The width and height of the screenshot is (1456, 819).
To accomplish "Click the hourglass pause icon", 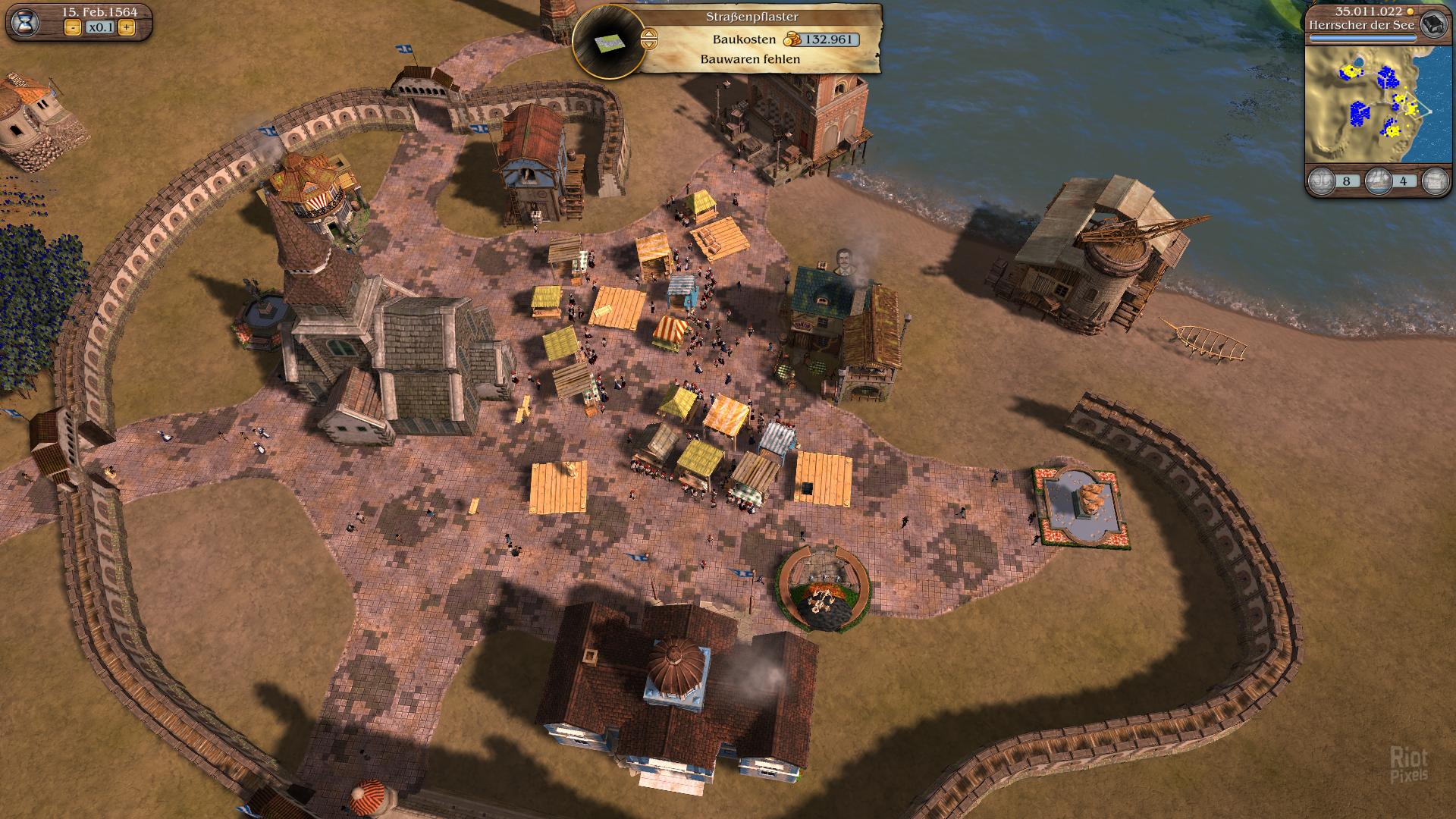I will coord(25,21).
